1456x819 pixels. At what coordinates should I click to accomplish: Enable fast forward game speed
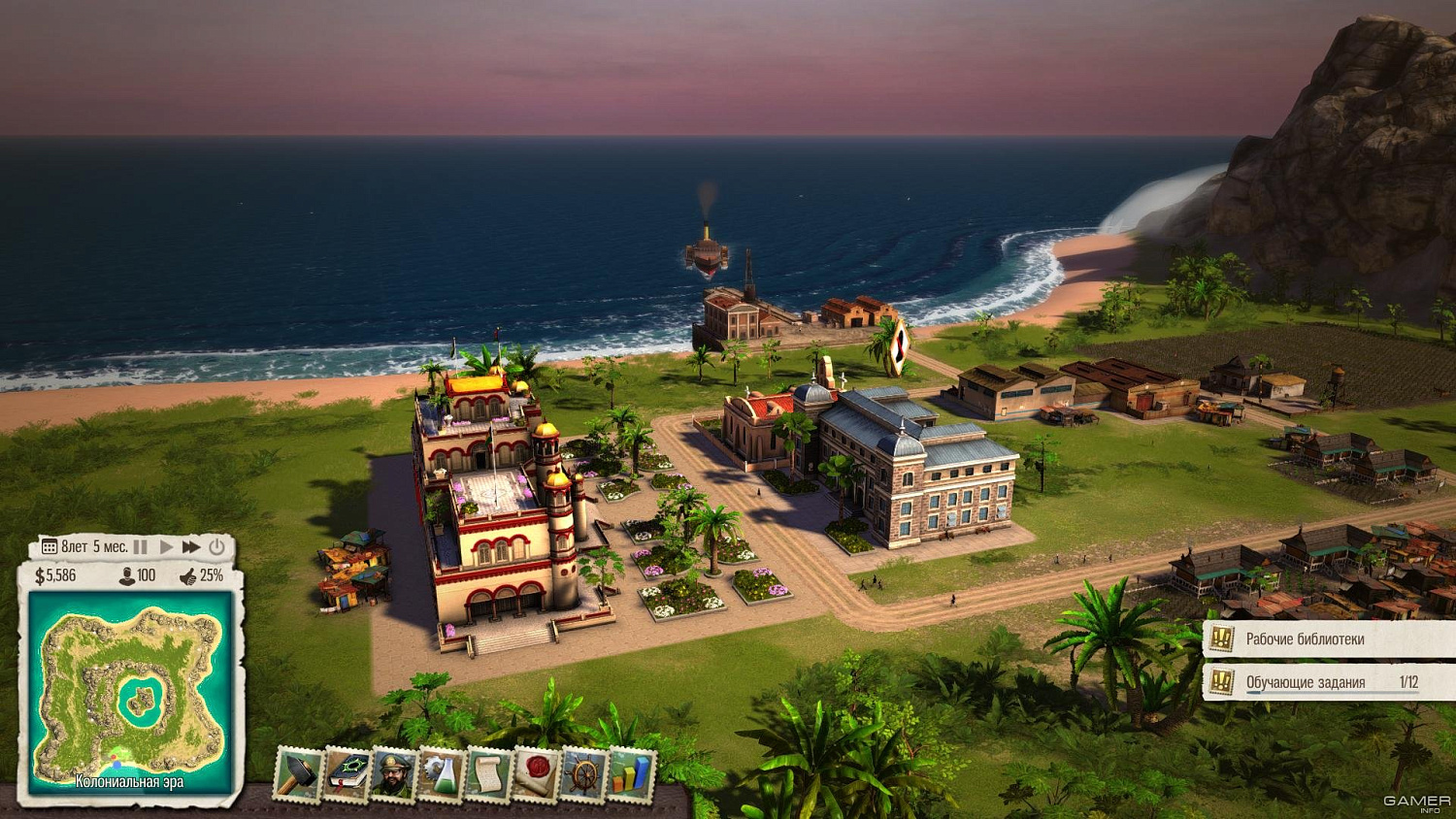tap(191, 546)
